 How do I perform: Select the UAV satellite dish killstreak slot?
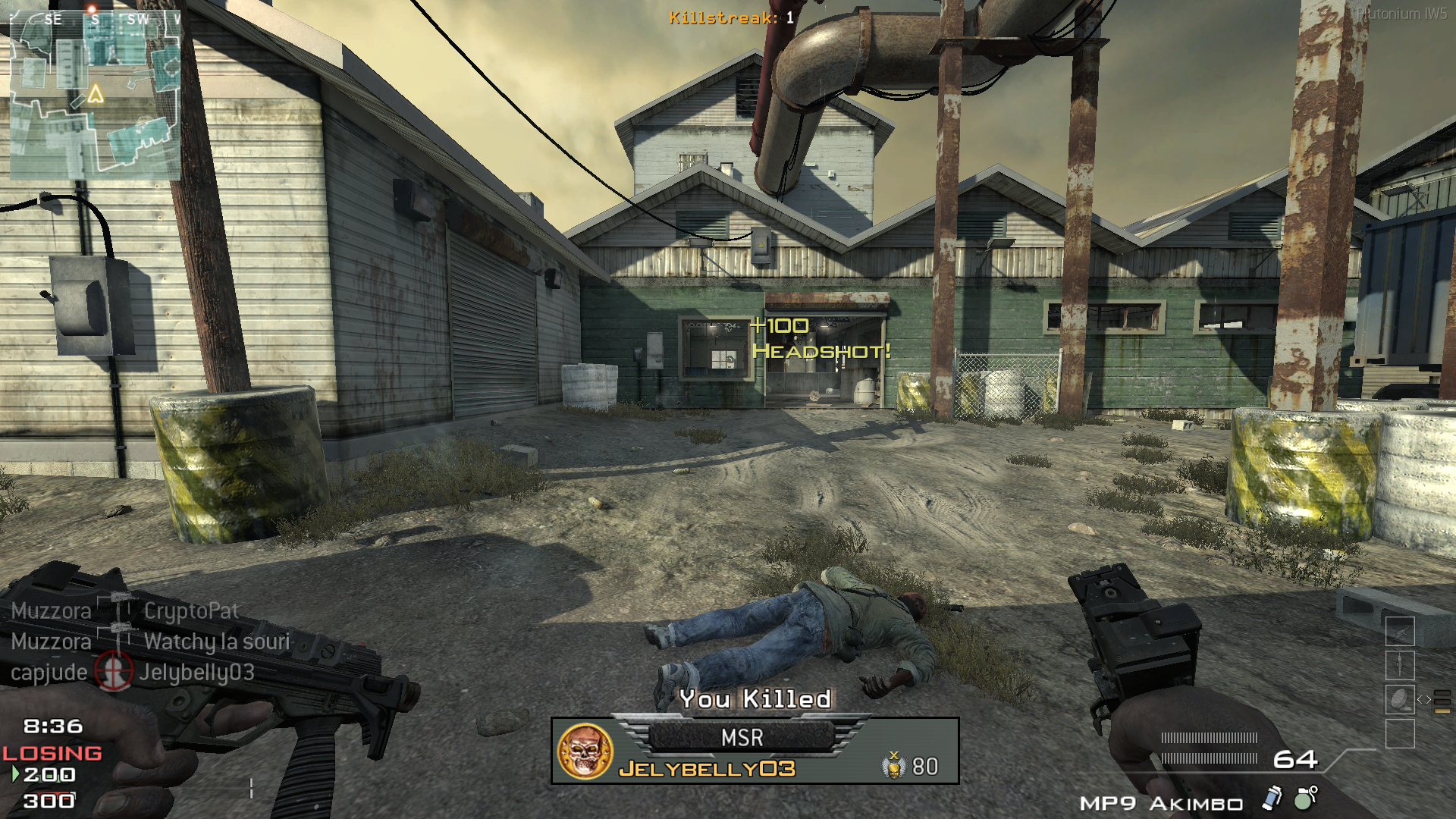click(1400, 699)
